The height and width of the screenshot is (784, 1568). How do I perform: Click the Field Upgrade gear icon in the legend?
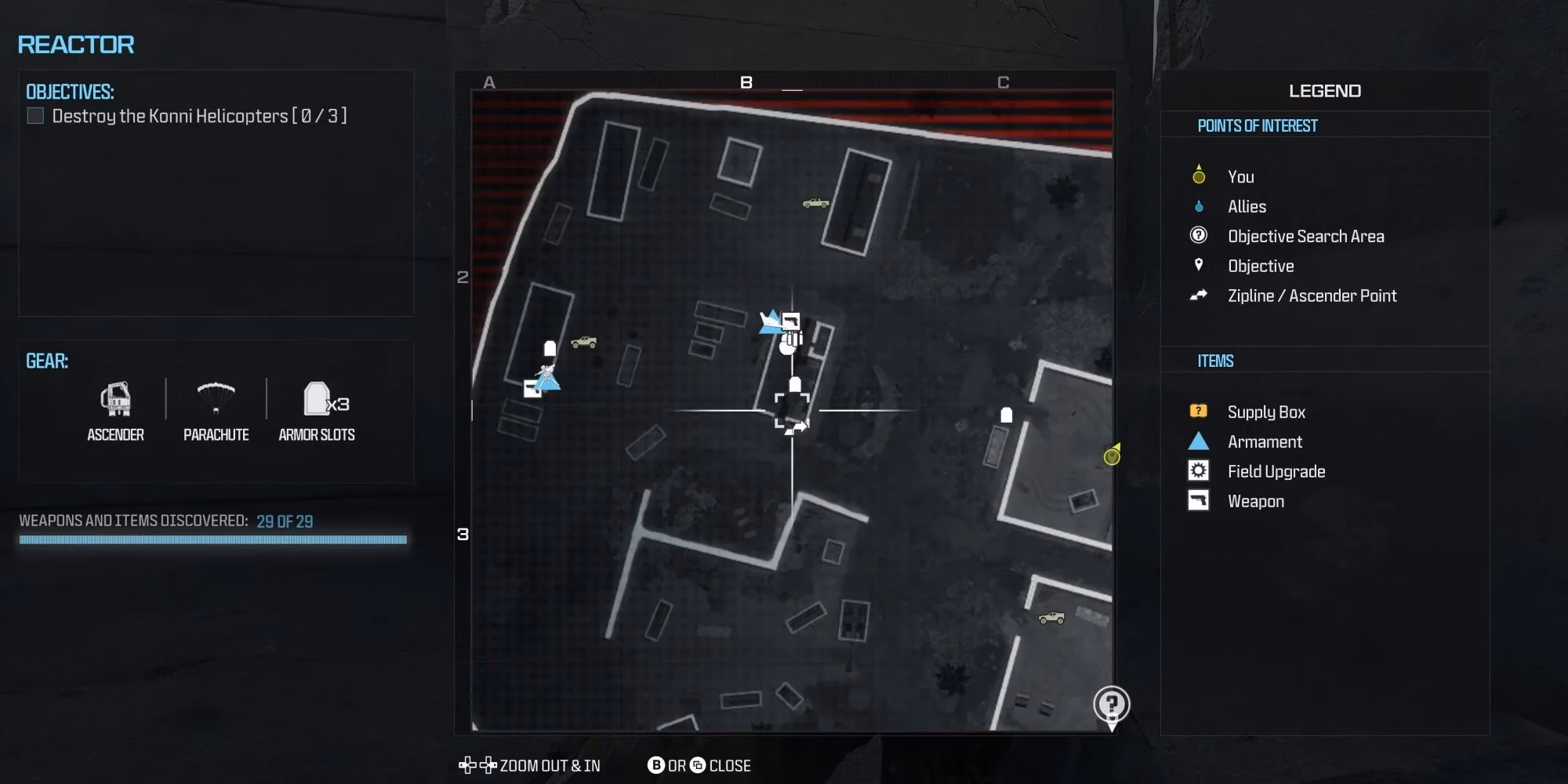click(x=1197, y=470)
